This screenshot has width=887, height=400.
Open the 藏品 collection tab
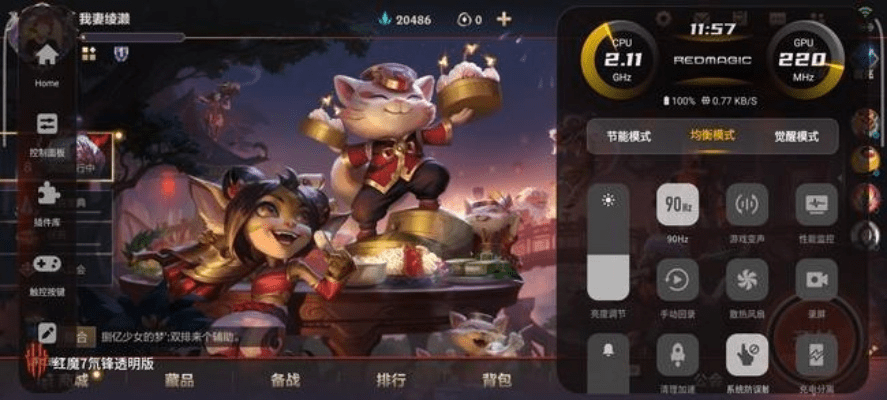(x=179, y=380)
